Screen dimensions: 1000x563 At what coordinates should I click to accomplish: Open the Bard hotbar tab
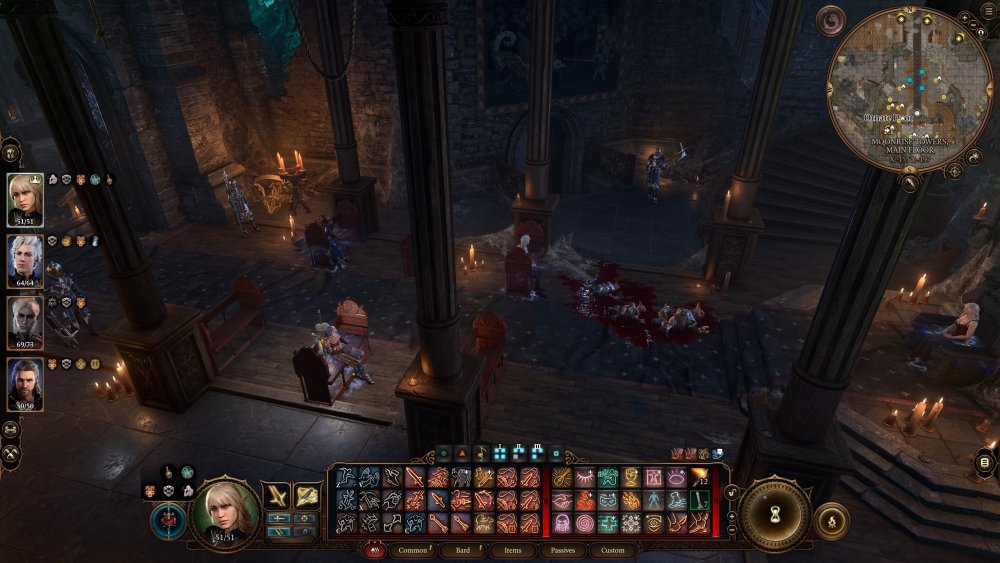(464, 550)
